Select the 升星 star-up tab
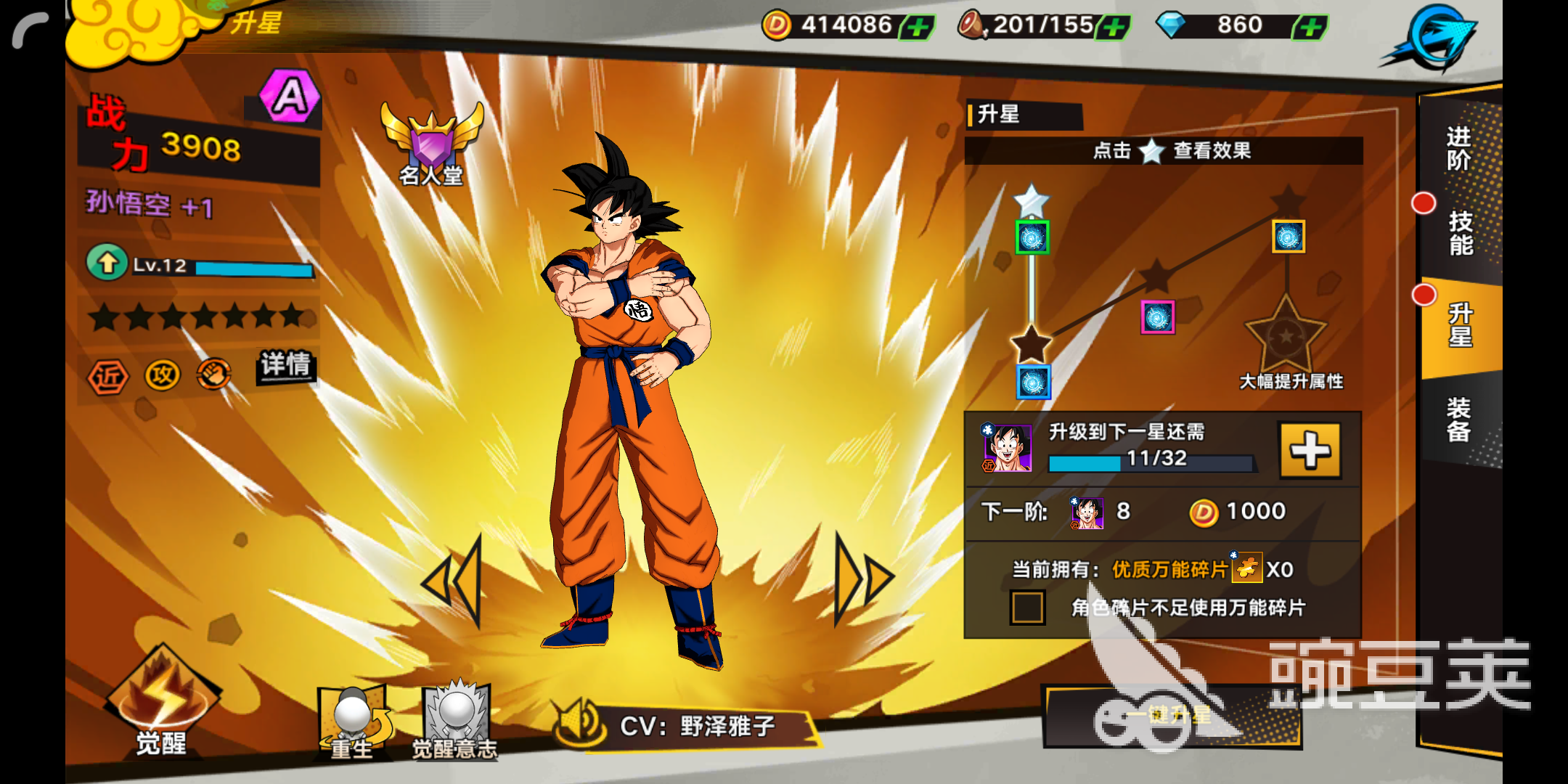This screenshot has height=784, width=1568. point(1461,326)
